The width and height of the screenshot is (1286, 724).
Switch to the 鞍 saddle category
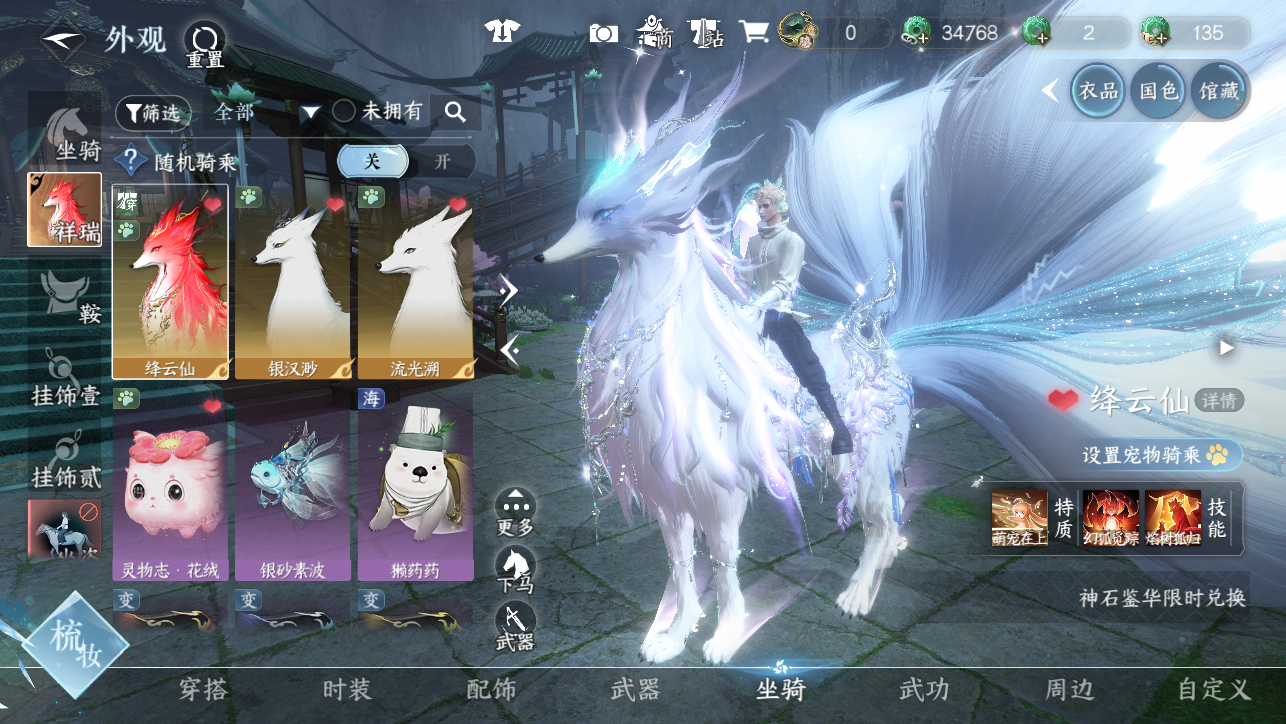pyautogui.click(x=66, y=295)
